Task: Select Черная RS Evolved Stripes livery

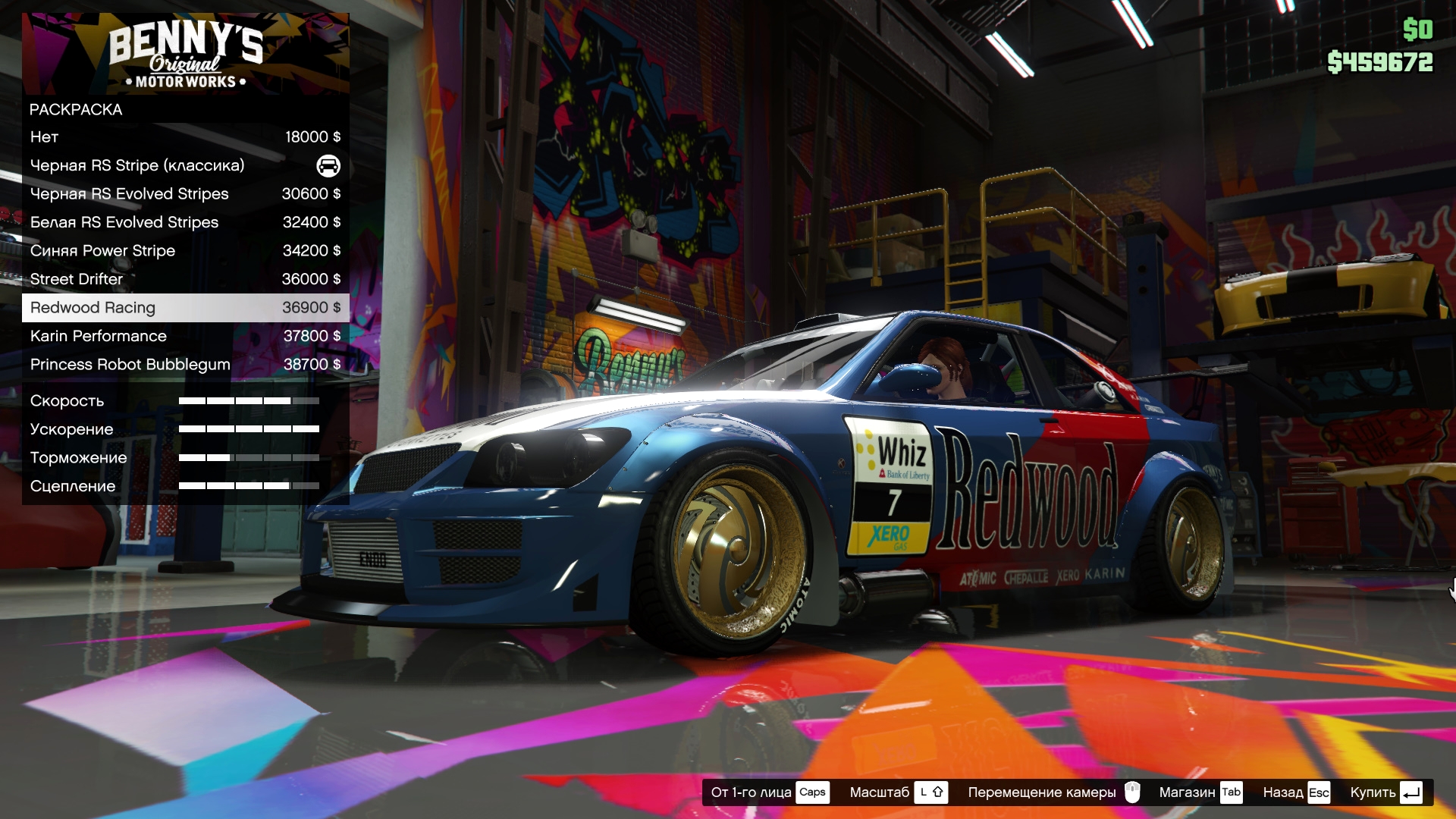Action: pos(185,194)
